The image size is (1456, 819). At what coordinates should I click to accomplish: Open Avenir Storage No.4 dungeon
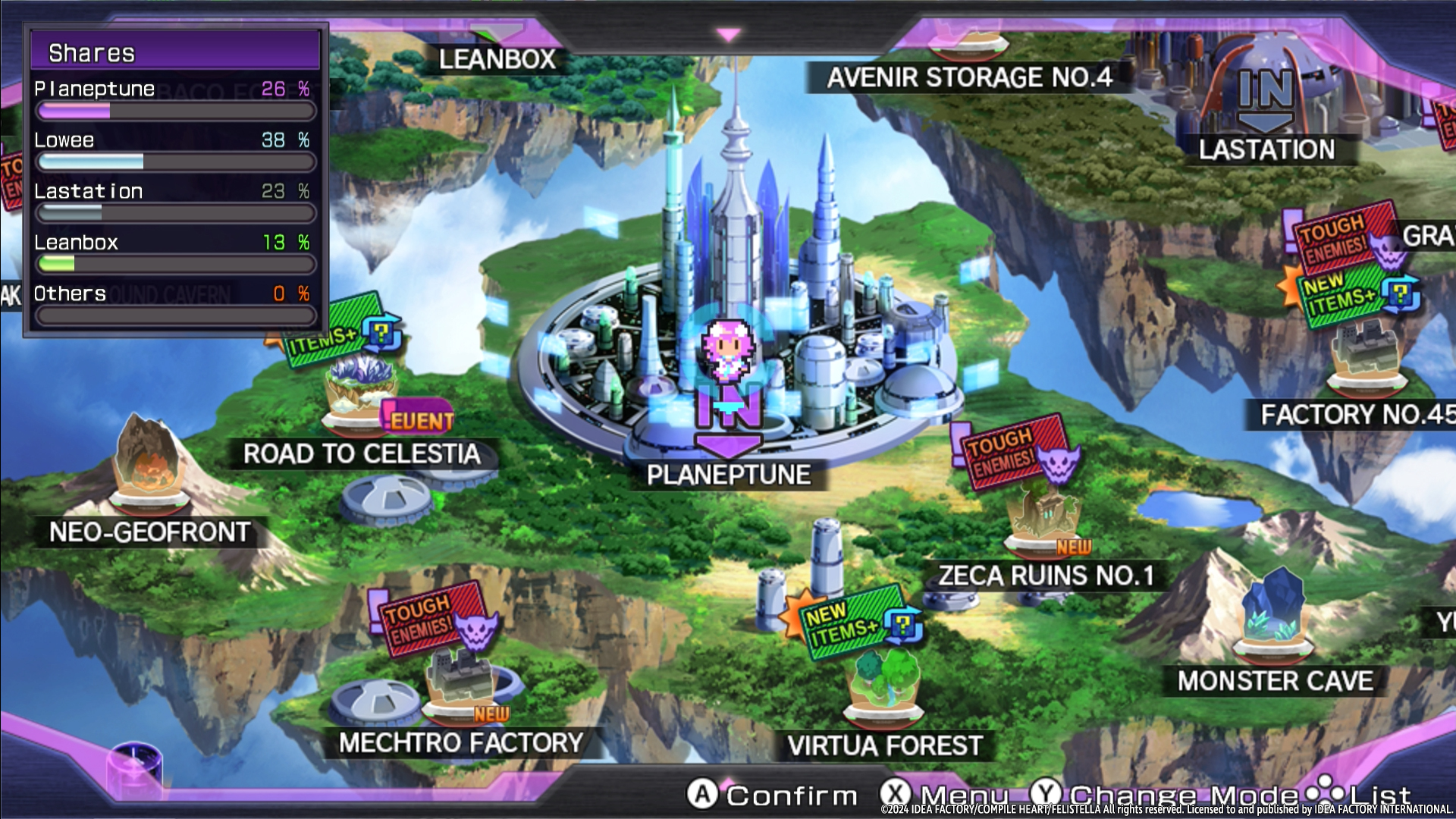click(x=969, y=77)
